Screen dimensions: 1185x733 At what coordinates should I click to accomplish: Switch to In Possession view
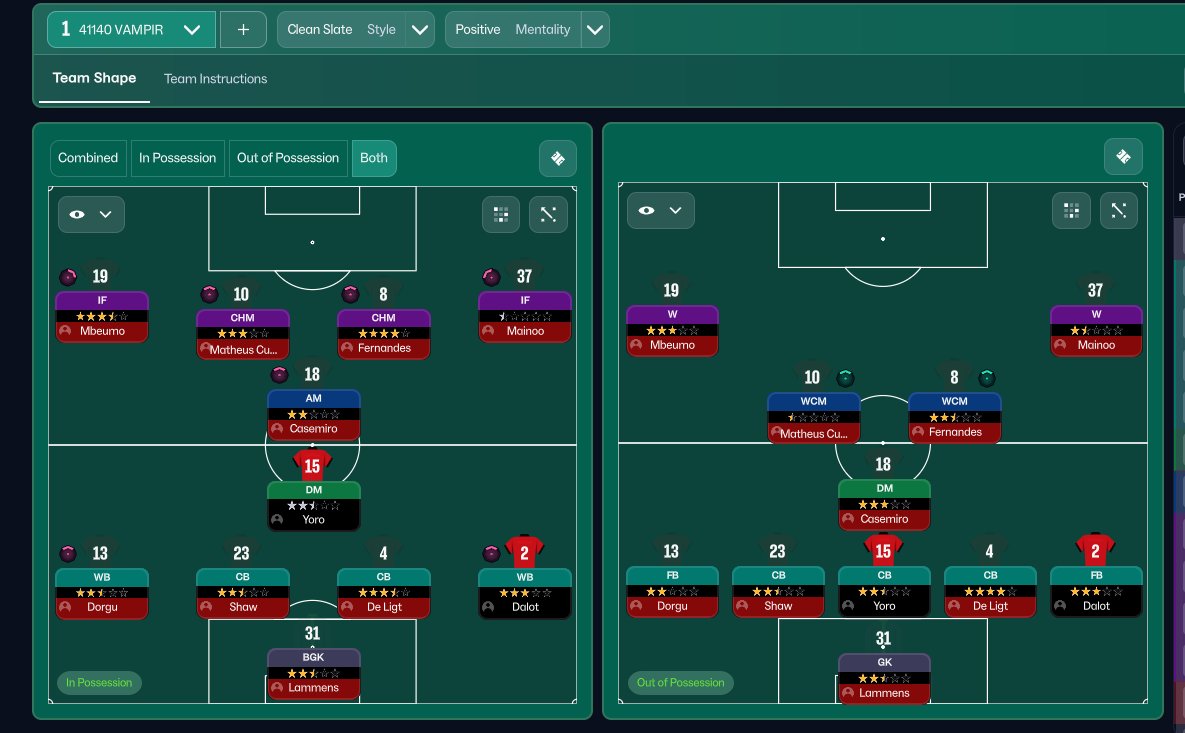click(x=177, y=158)
